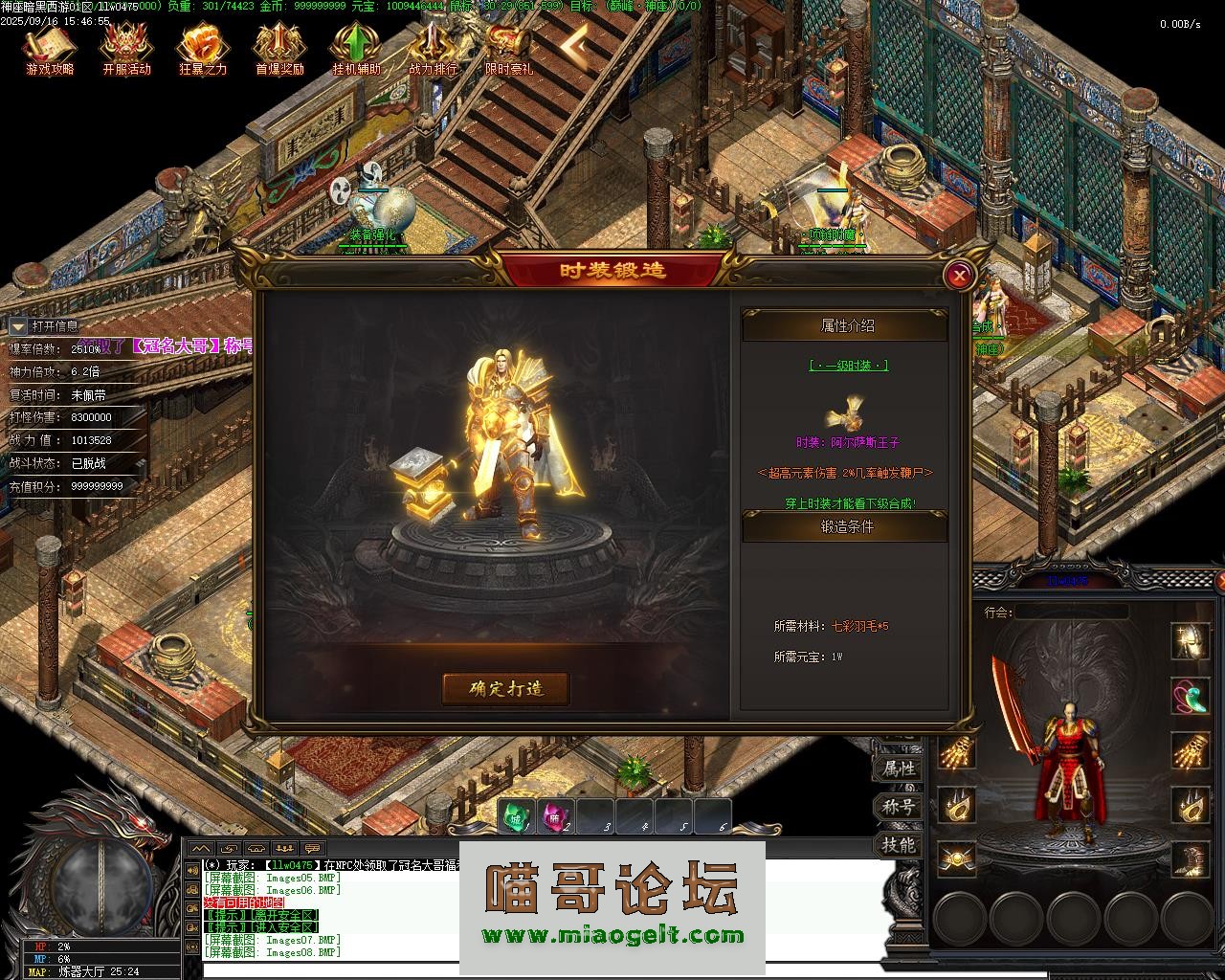Viewport: 1225px width, 980px height.
Task: Open the 游戏攻略 game guide
Action: coord(49,48)
